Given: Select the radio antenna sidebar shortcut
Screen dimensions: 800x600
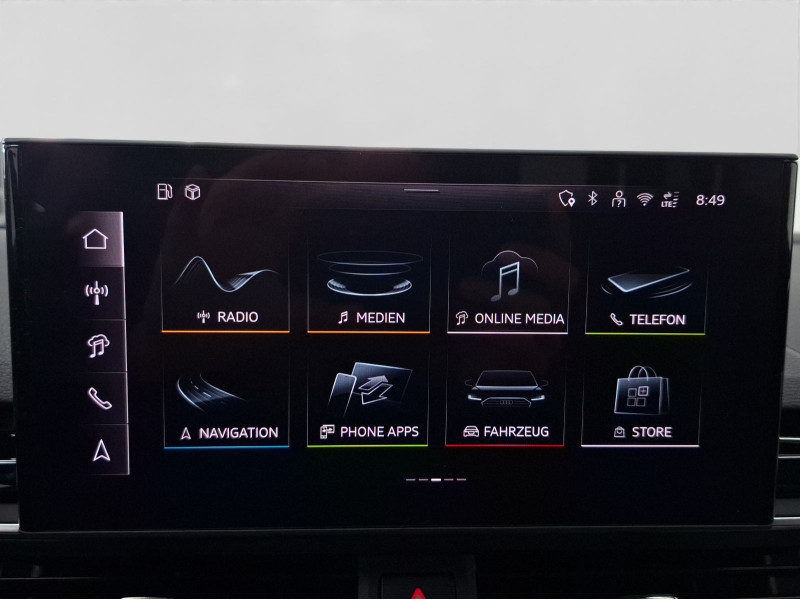Looking at the screenshot, I should pos(96,293).
